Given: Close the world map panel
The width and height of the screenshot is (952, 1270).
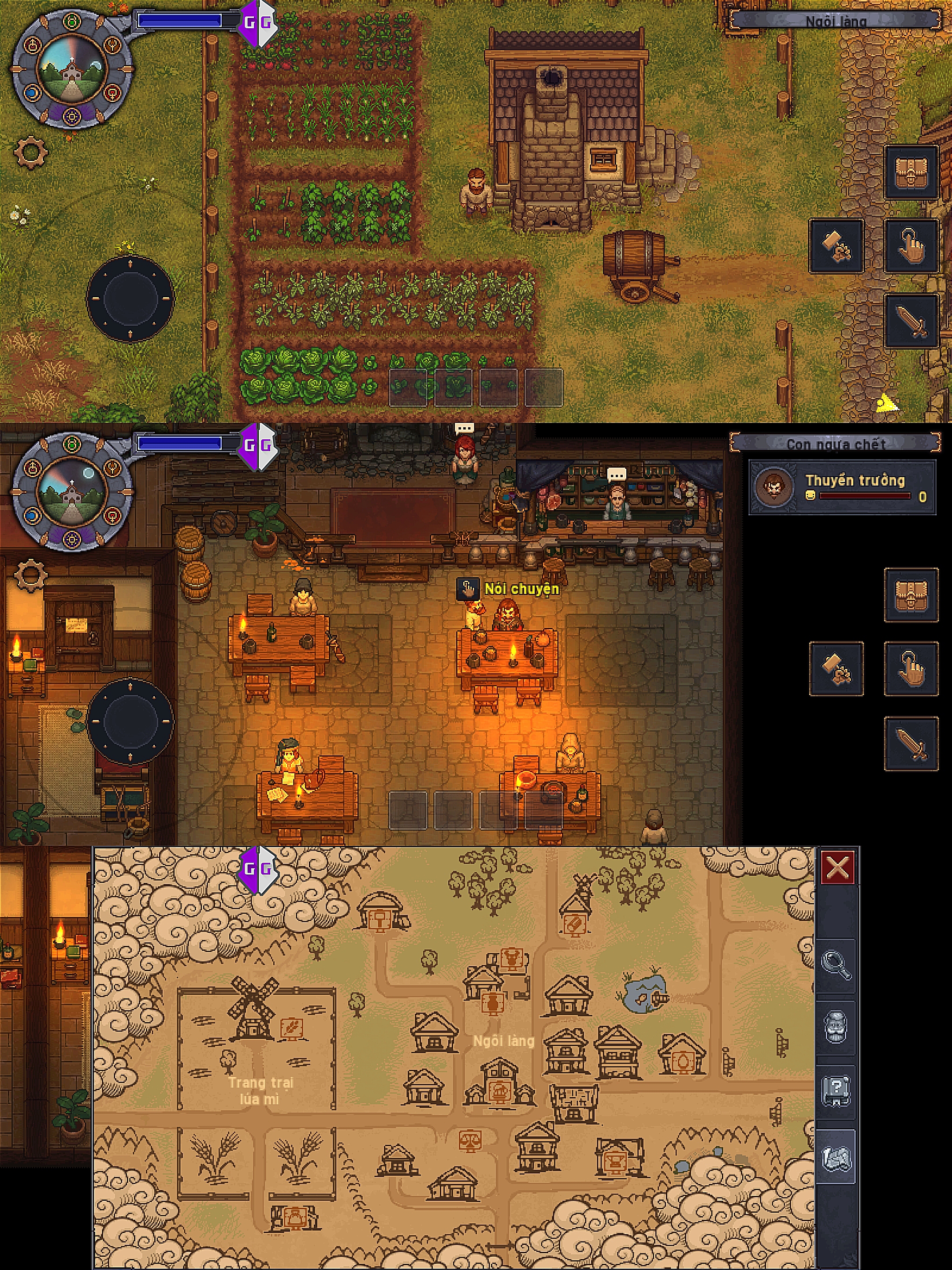Looking at the screenshot, I should click(838, 867).
